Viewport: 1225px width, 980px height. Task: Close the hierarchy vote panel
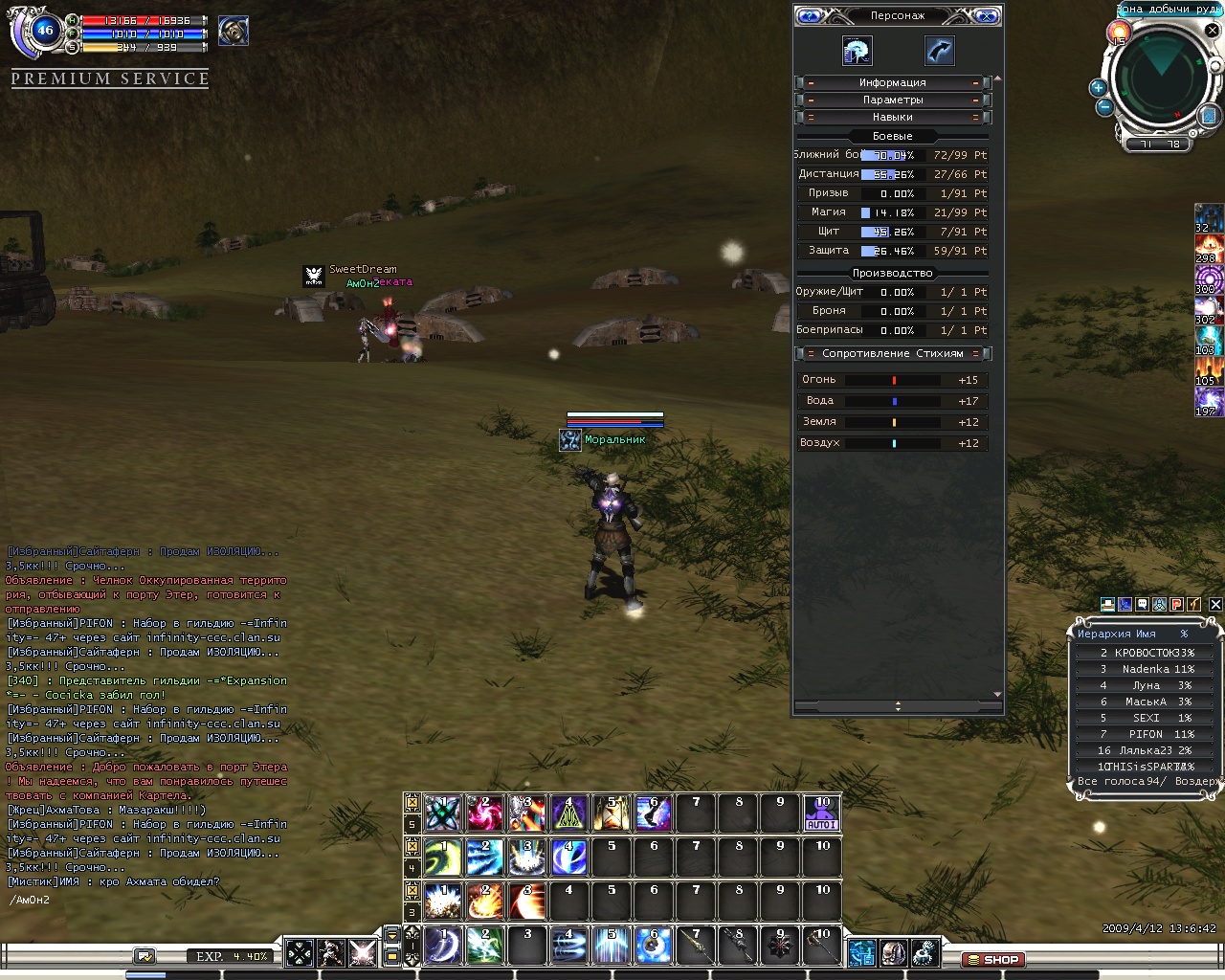pos(1215,604)
